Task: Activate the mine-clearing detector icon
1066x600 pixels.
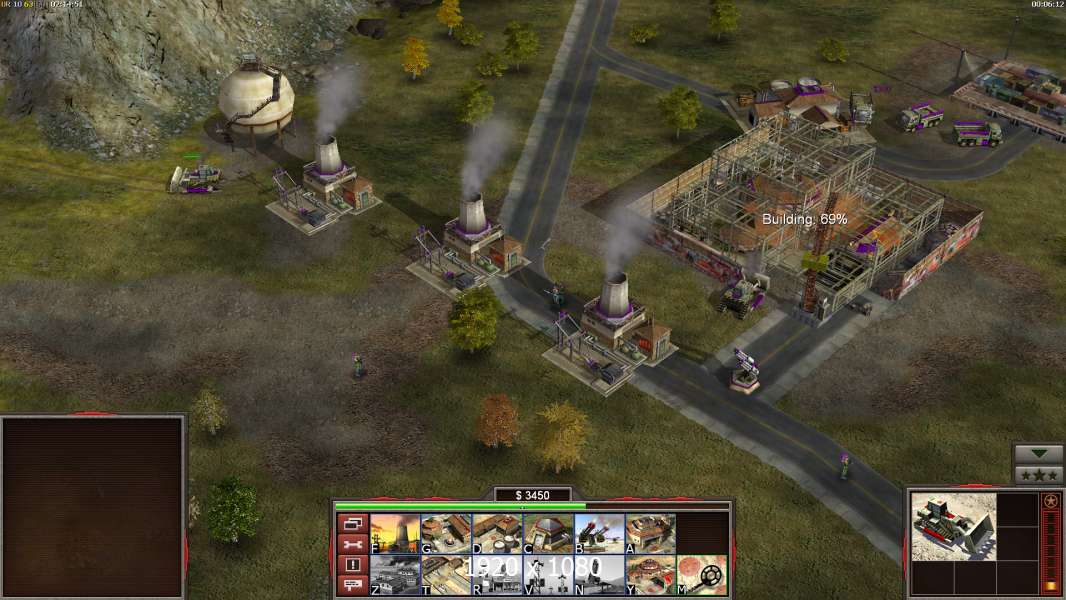Action: pos(701,575)
